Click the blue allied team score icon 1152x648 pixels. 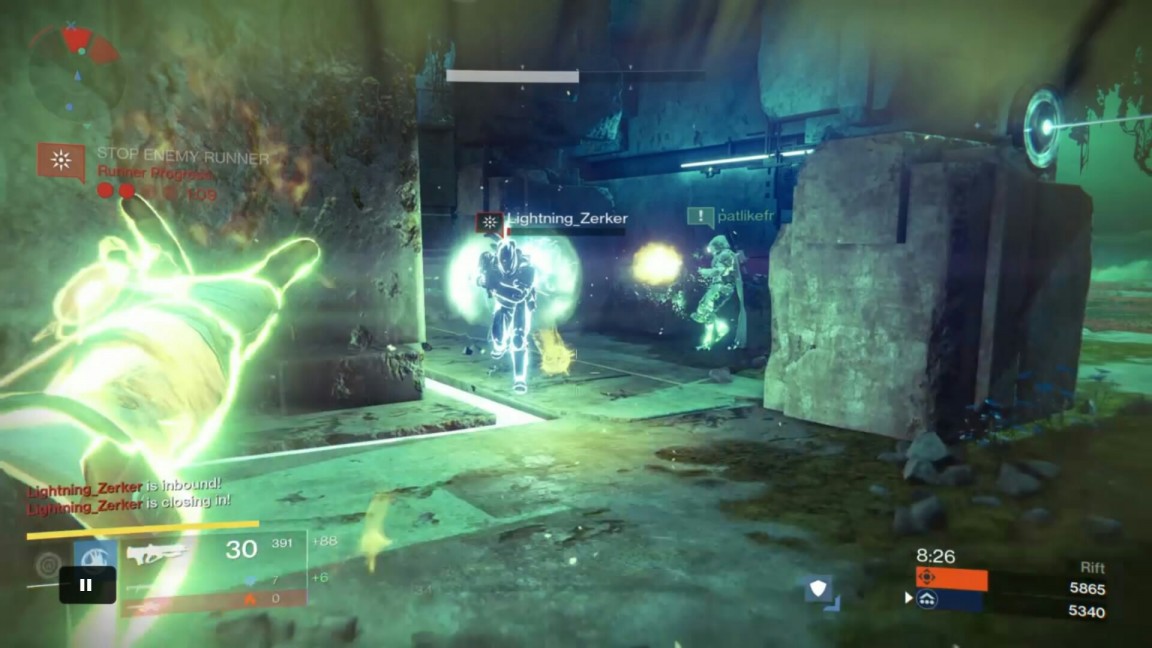(927, 599)
